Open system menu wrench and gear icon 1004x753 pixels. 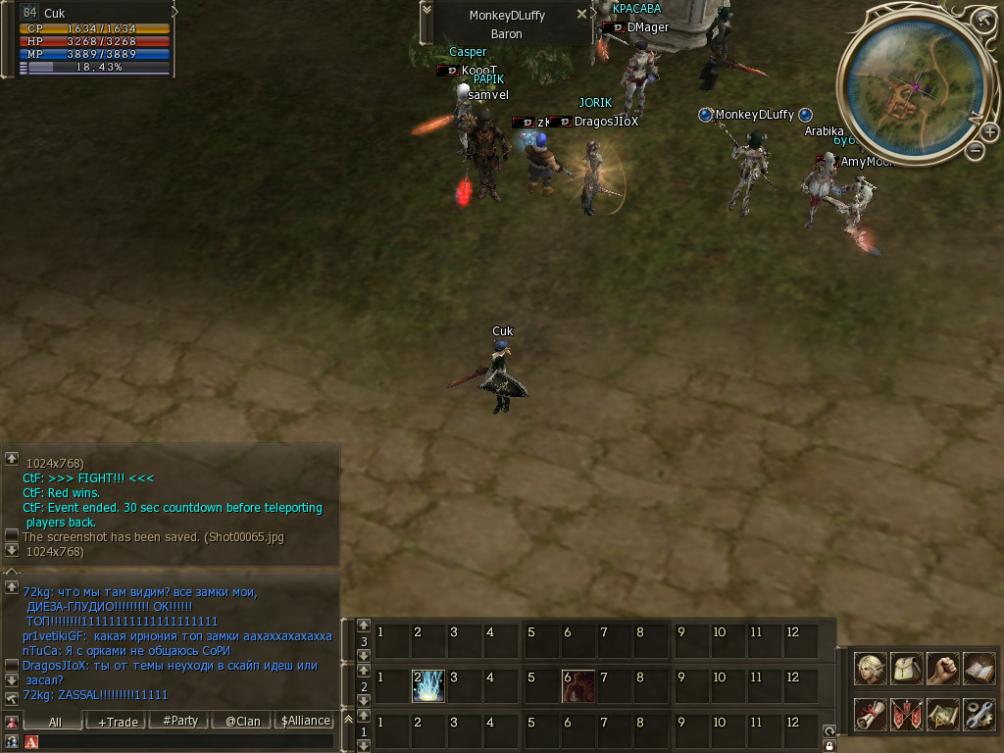tap(979, 714)
